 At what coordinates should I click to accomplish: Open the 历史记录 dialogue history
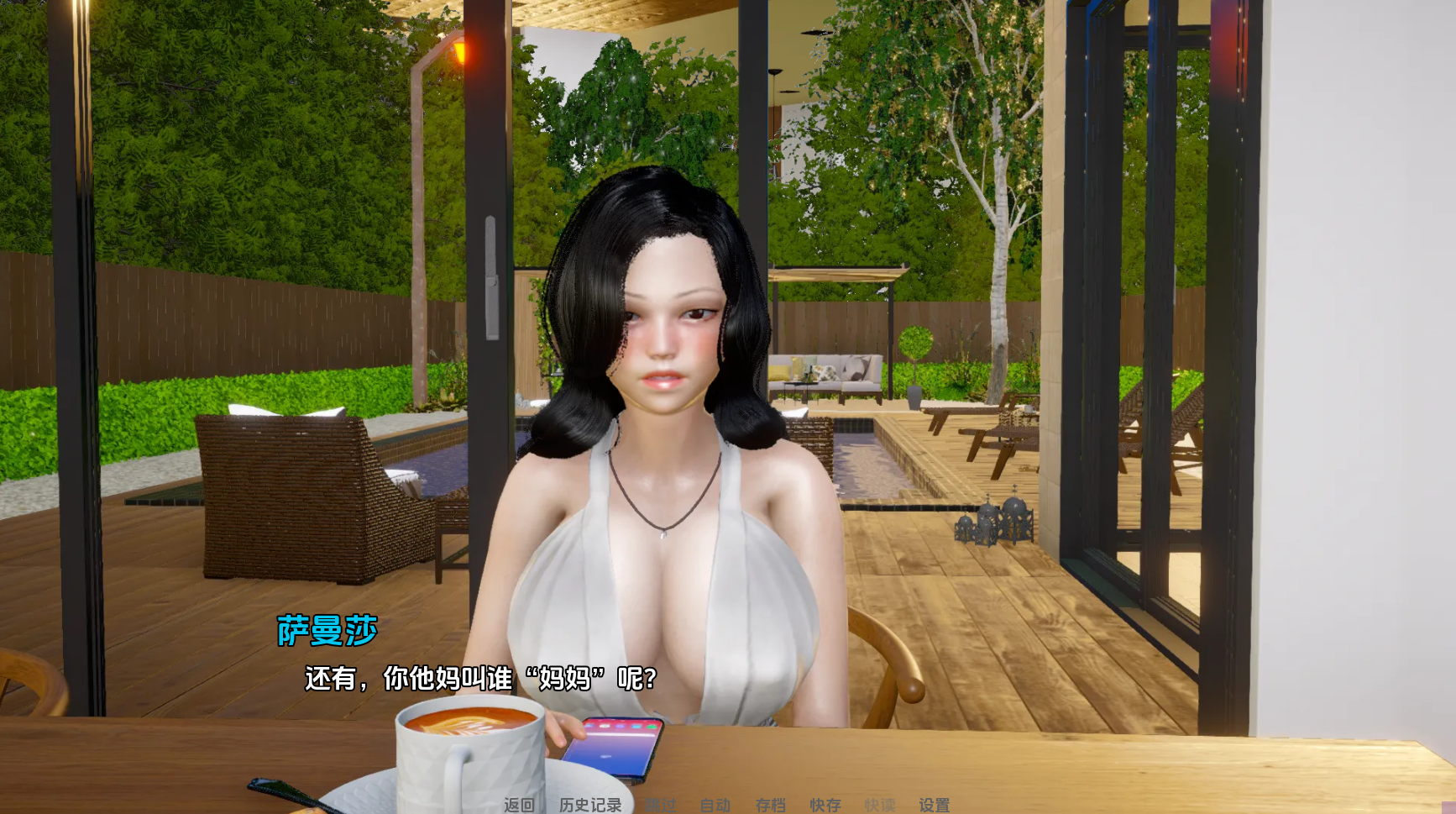coord(590,805)
